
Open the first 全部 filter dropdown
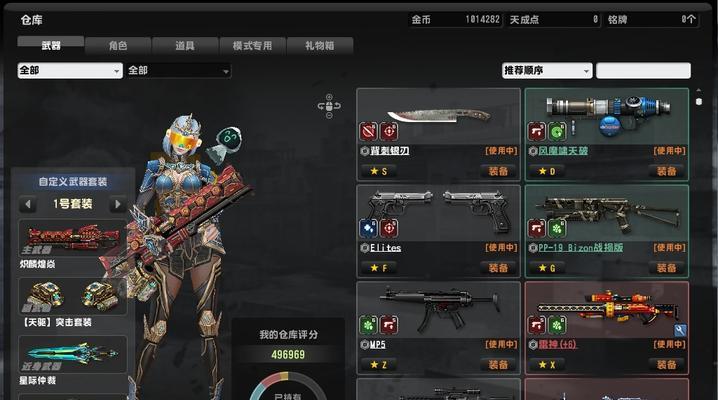[70, 71]
